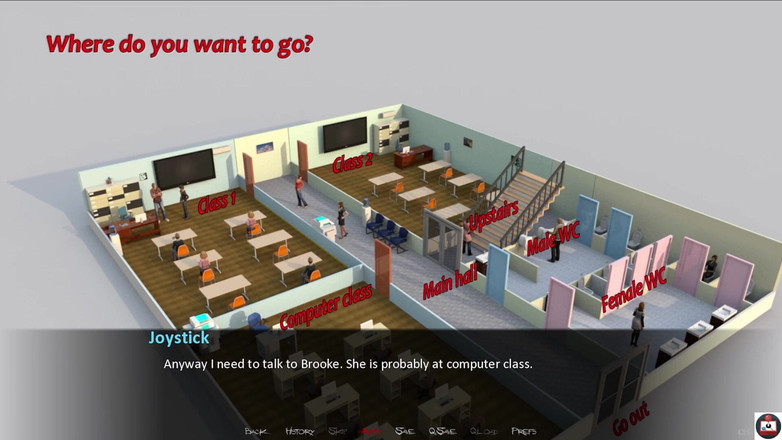Click Back in the quick menu

click(256, 431)
